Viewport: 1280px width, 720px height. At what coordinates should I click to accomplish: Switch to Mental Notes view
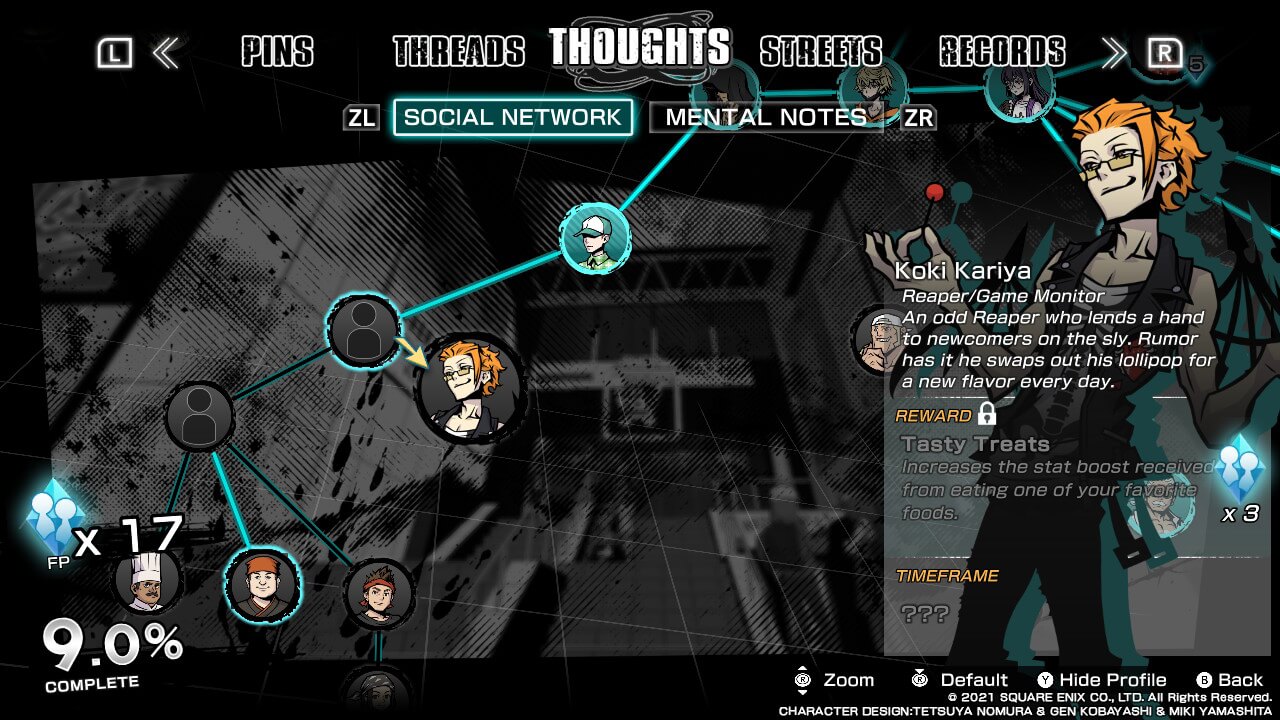click(x=763, y=117)
